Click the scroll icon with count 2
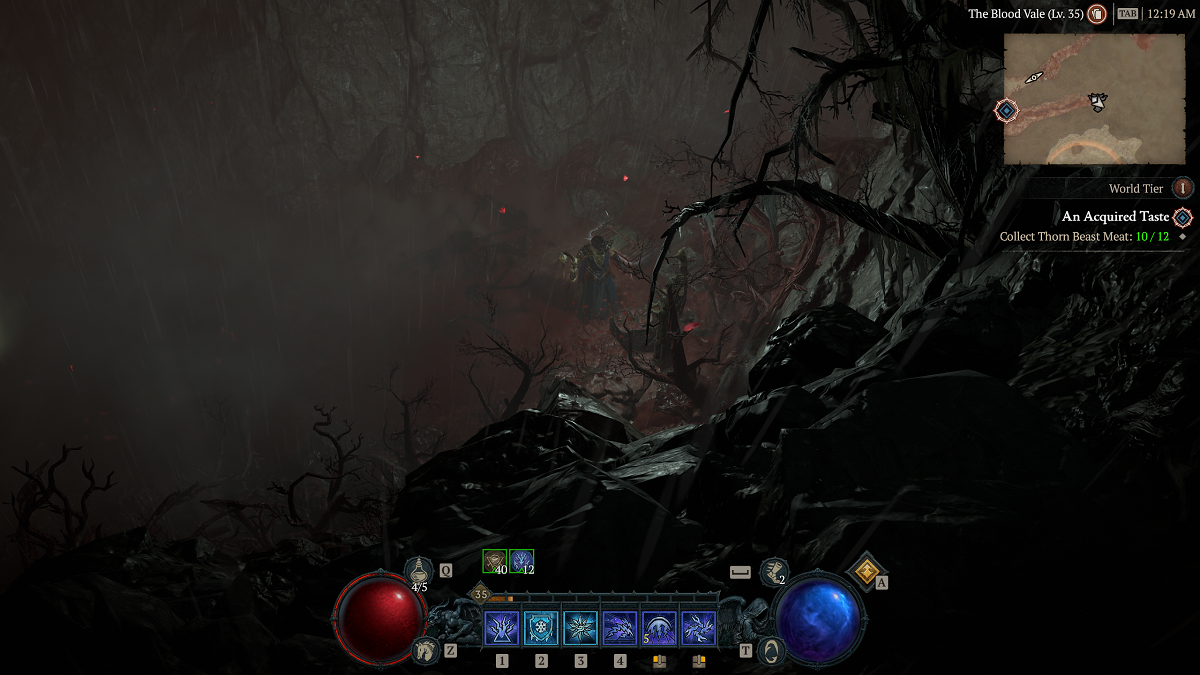Viewport: 1200px width, 675px height. [773, 572]
